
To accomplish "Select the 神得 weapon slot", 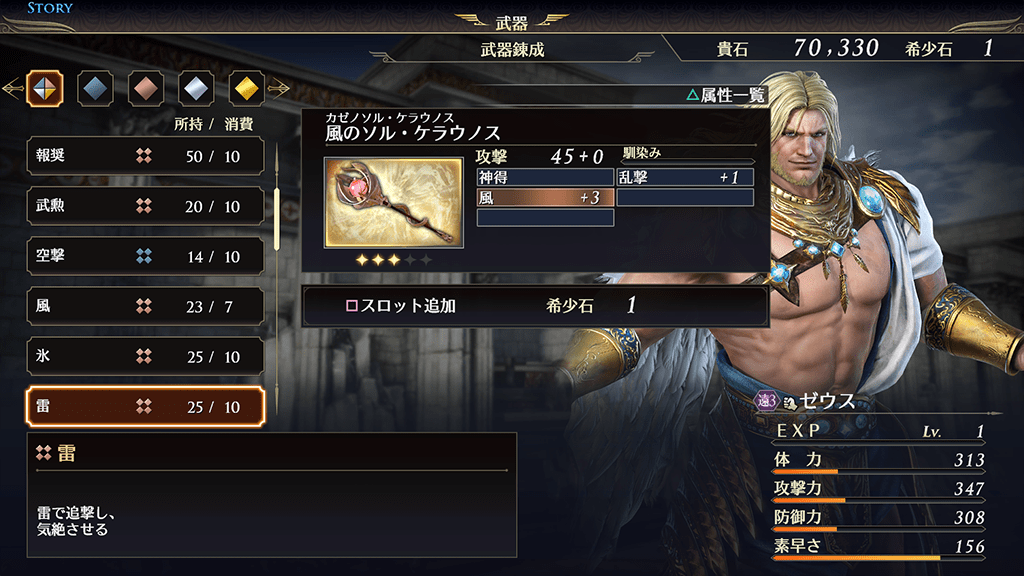I will pos(545,177).
